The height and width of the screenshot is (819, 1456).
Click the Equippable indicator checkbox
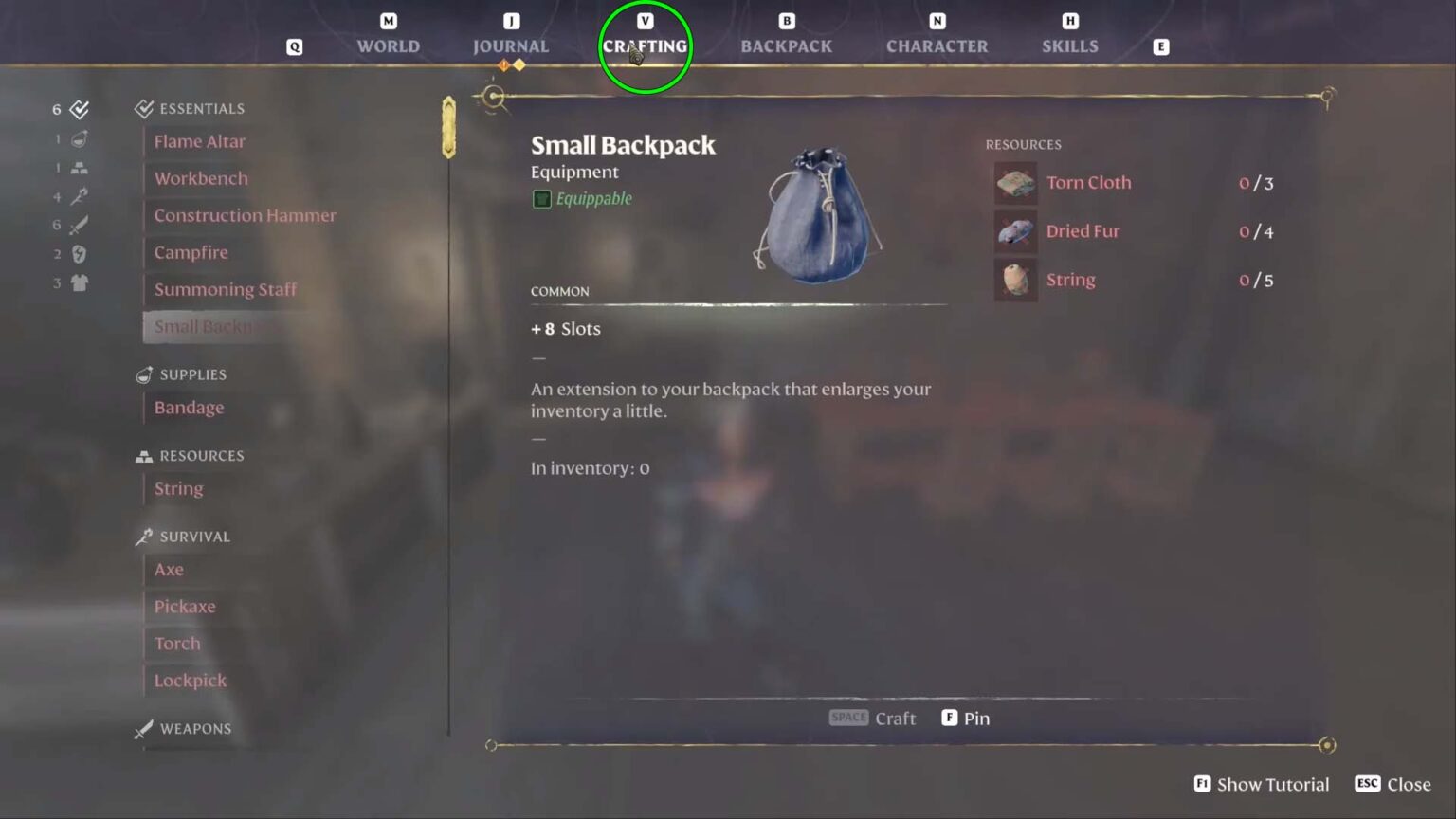coord(541,198)
